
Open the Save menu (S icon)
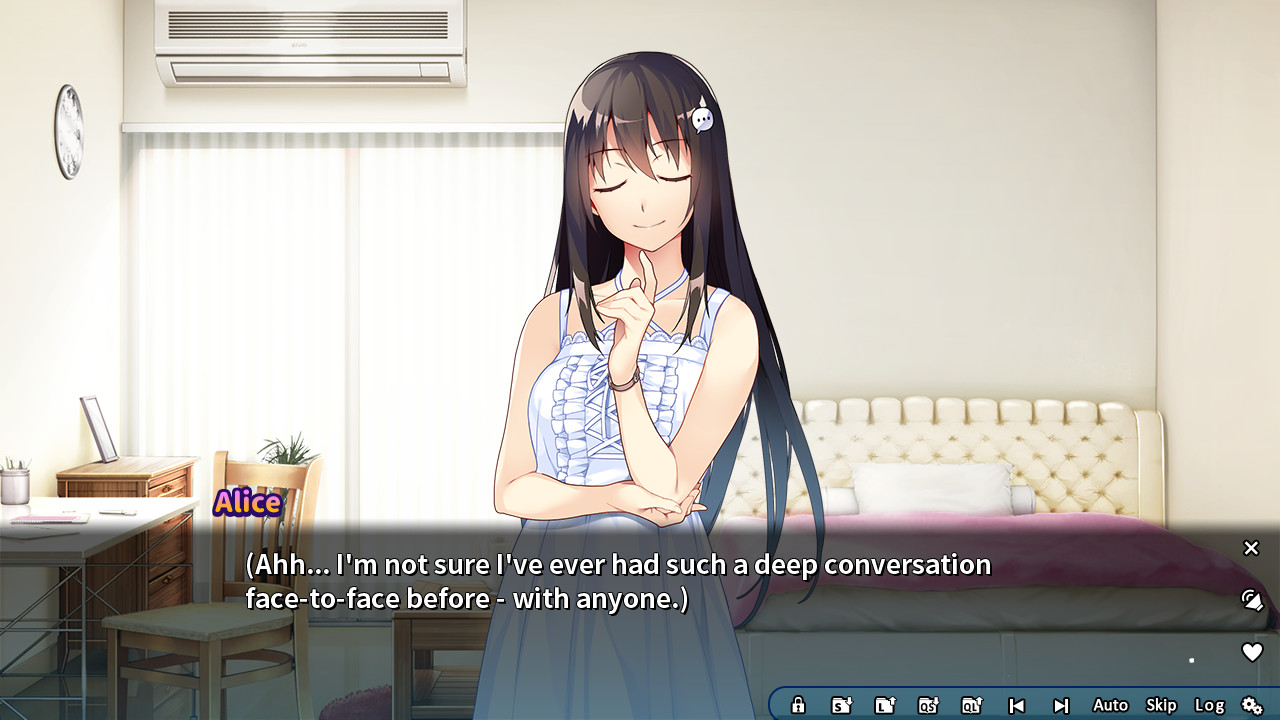coord(841,705)
